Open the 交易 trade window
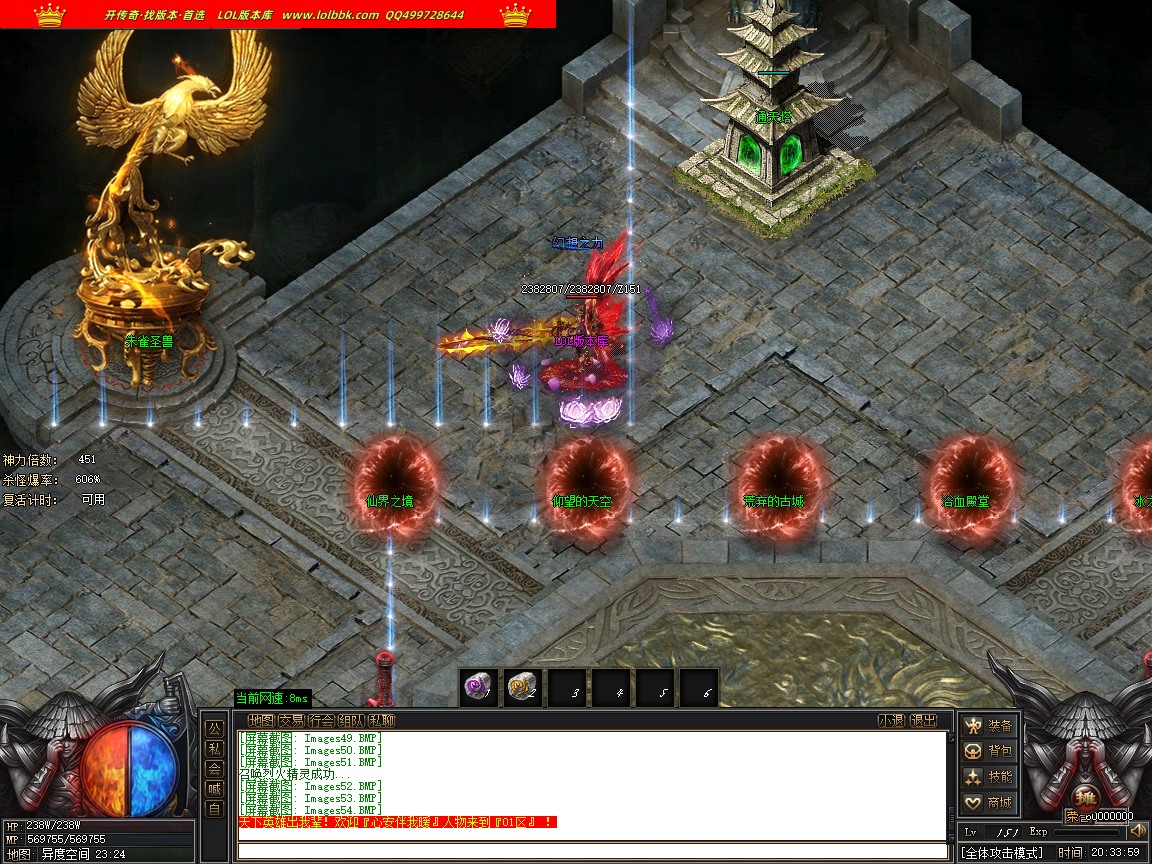Screen dimensions: 1152x864 [x=291, y=720]
